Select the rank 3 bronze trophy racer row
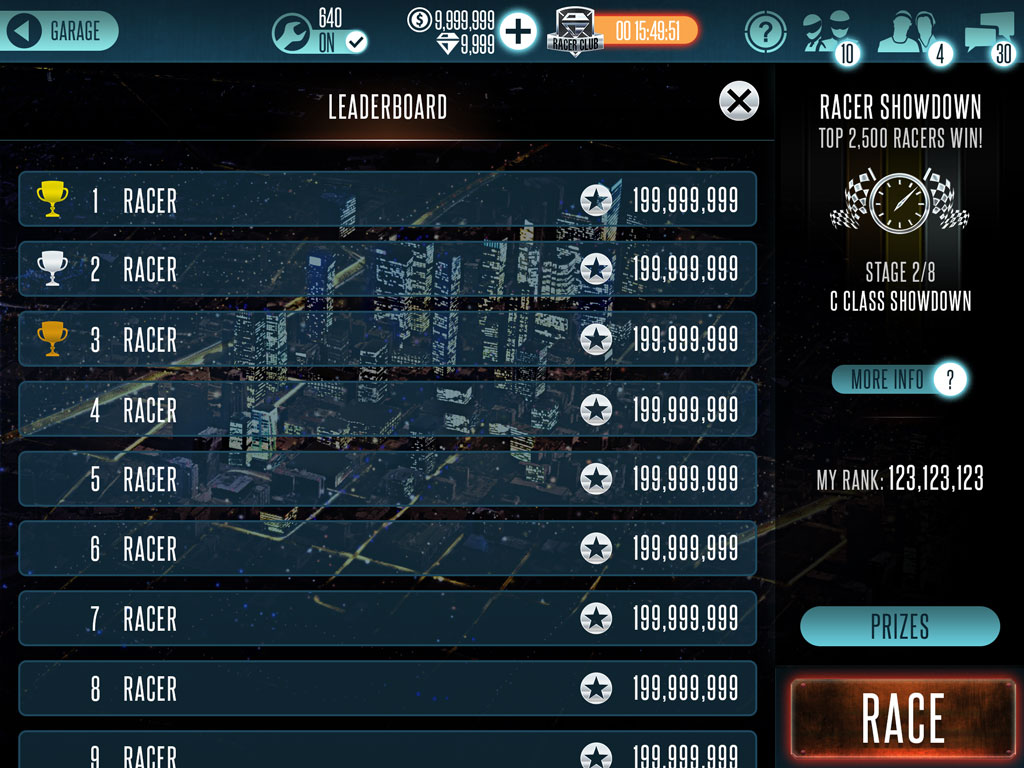This screenshot has height=768, width=1024. coord(387,339)
